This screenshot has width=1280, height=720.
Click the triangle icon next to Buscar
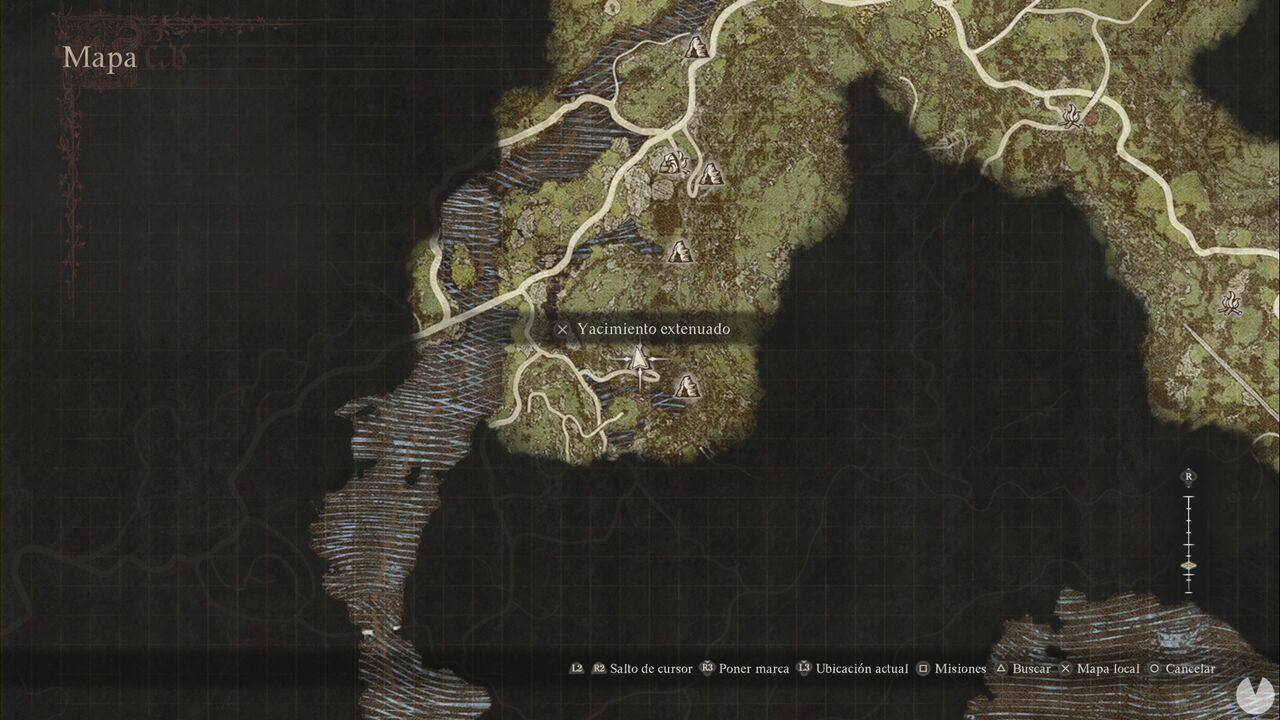(1000, 668)
